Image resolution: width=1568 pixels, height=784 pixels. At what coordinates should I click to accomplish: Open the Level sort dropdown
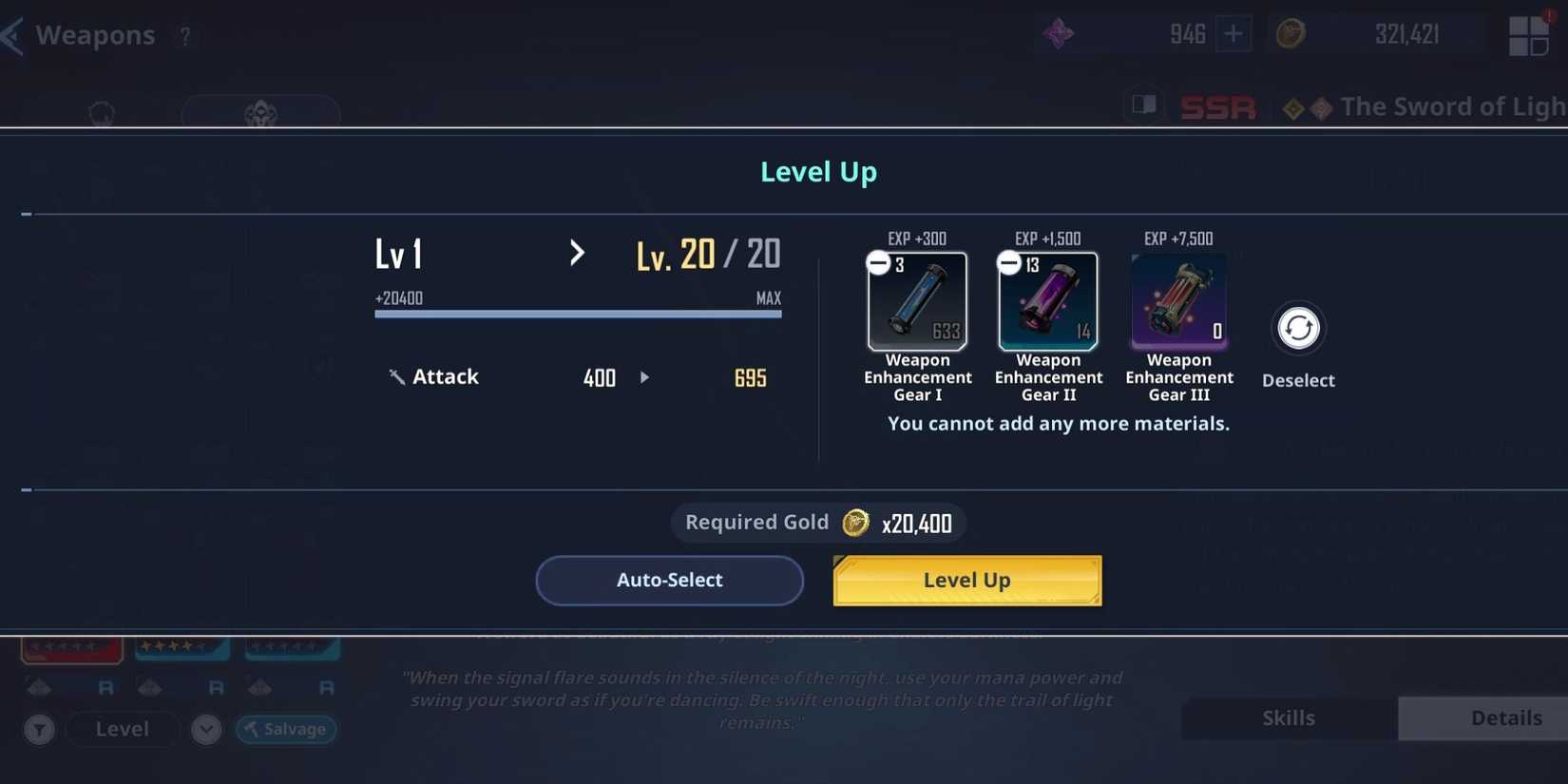coord(121,729)
